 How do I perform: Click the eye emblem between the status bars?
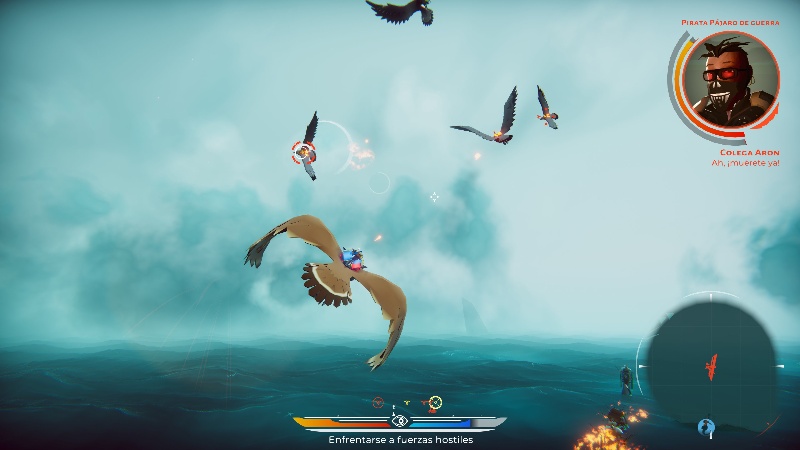[x=400, y=422]
